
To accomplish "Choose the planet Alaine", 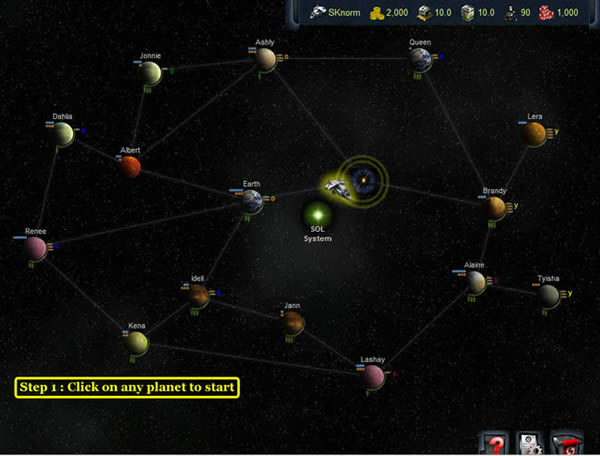I will click(475, 282).
